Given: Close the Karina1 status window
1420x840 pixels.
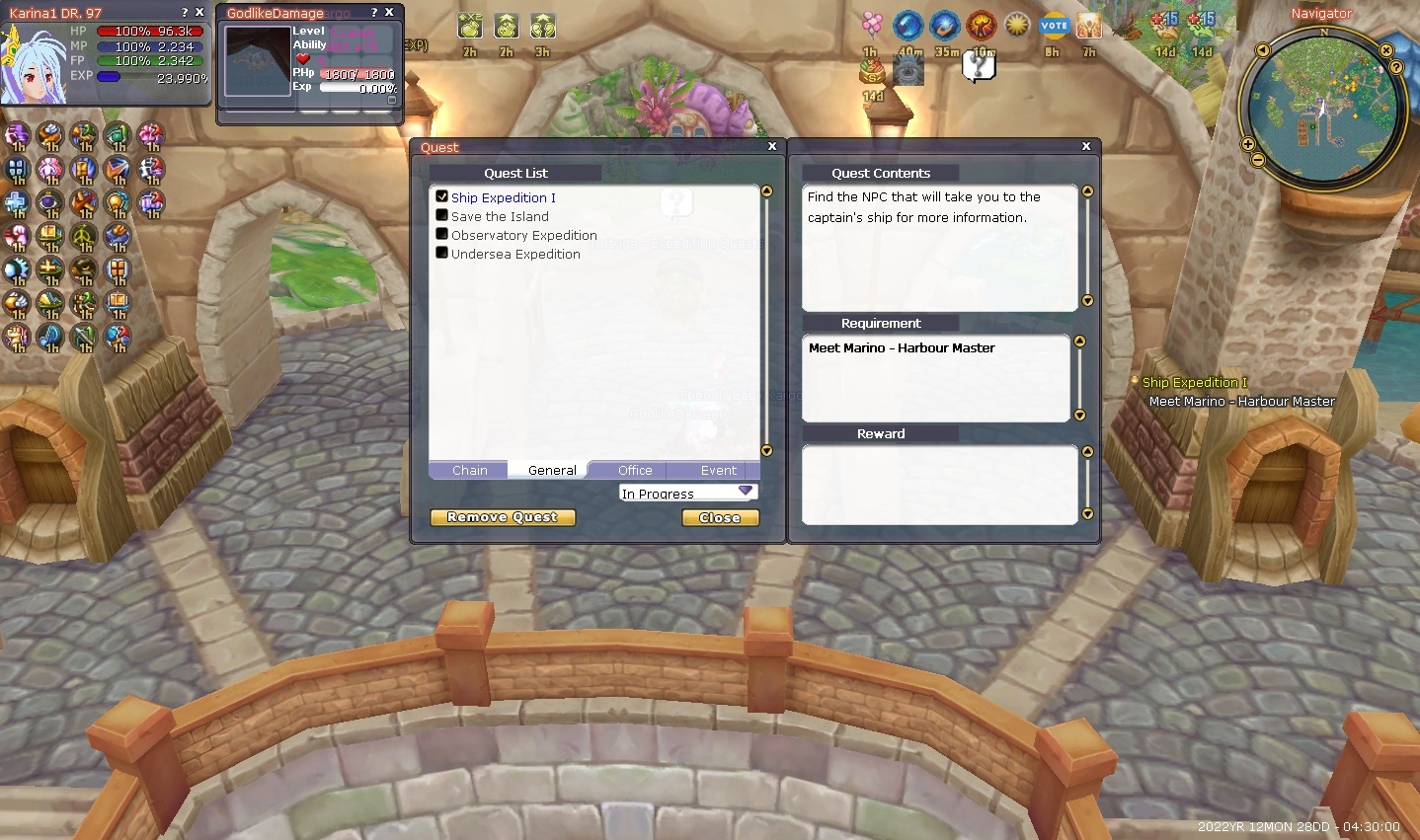Looking at the screenshot, I should 199,12.
